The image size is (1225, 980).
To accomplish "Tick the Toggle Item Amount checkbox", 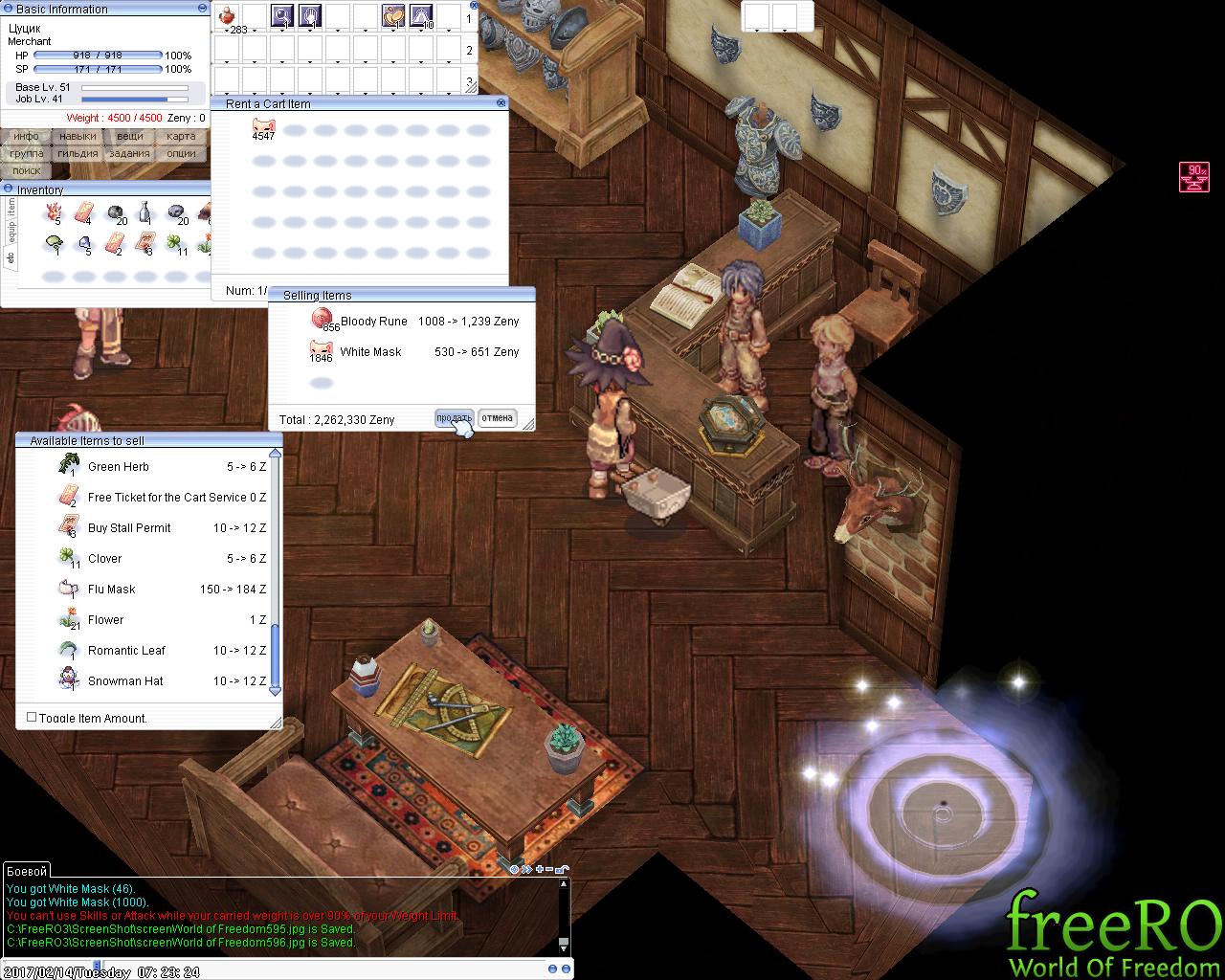I will pyautogui.click(x=32, y=717).
